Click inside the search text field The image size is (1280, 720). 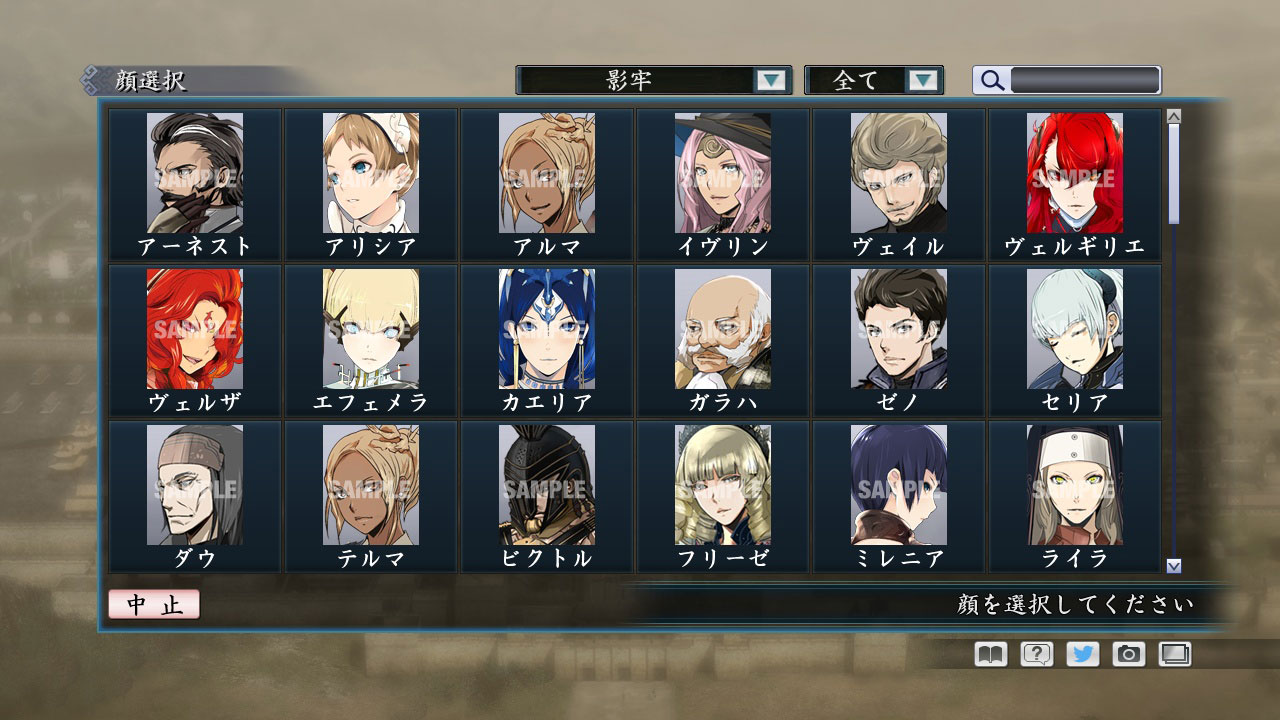click(1085, 79)
